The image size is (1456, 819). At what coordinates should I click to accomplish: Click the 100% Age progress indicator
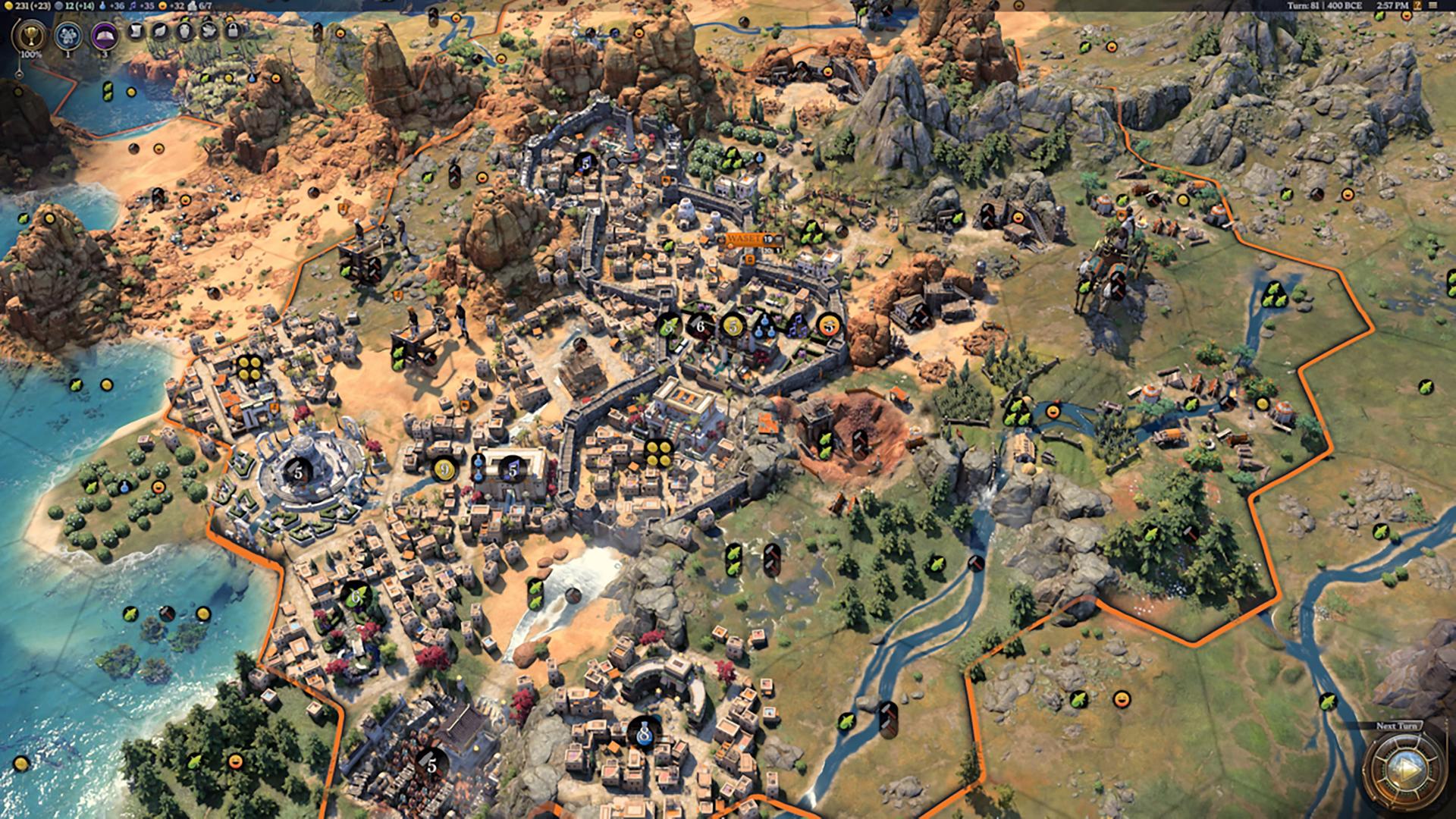(32, 55)
